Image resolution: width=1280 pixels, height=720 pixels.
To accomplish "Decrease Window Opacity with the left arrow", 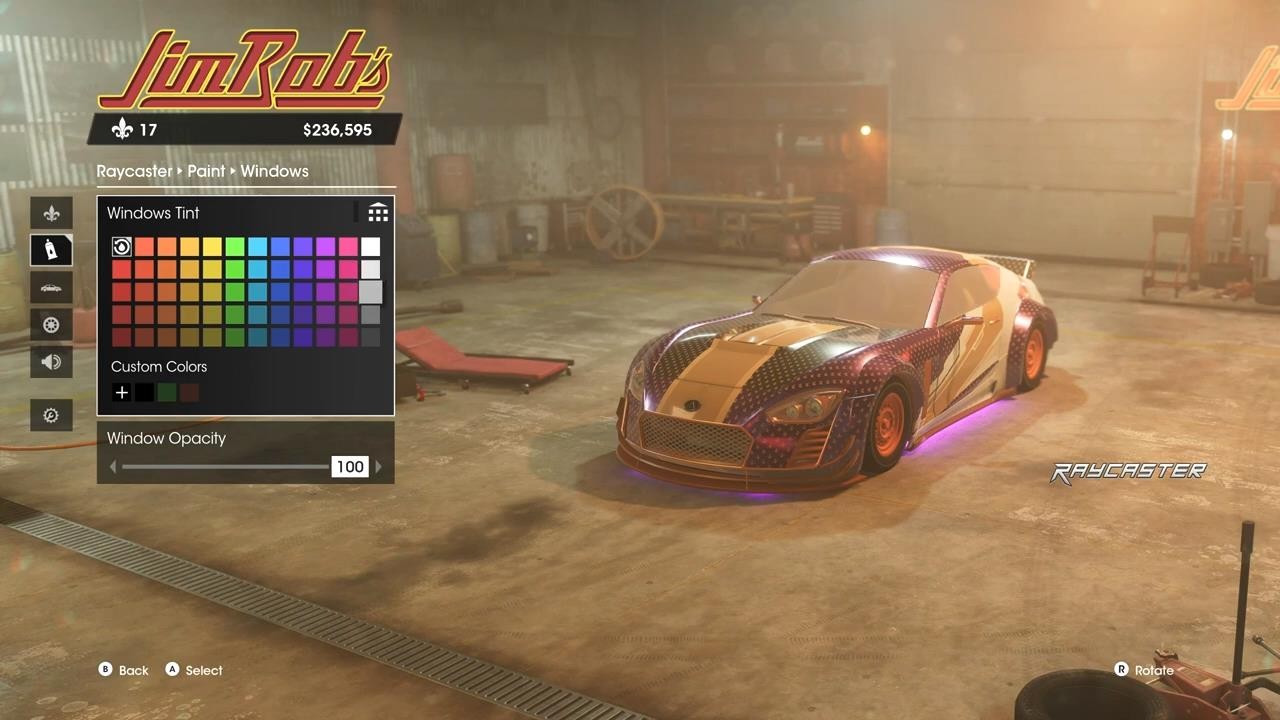I will [x=113, y=467].
